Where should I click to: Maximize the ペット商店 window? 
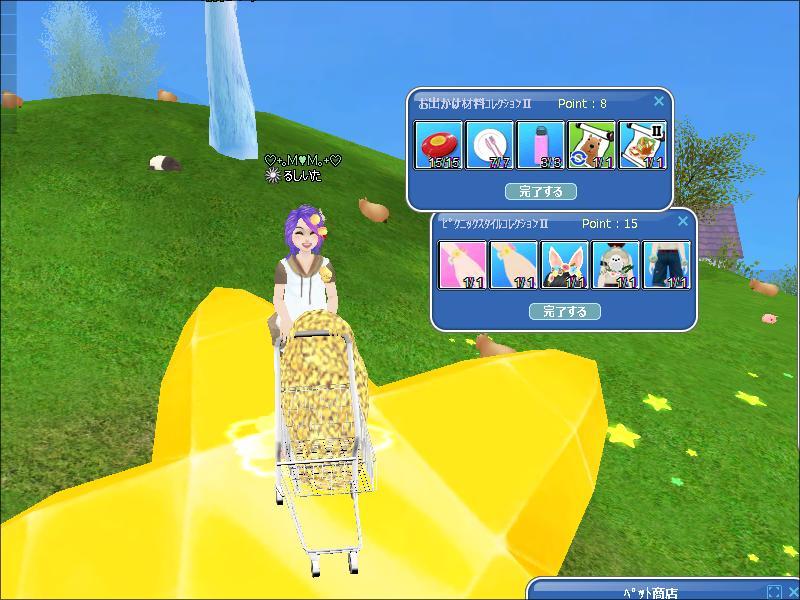click(x=774, y=592)
